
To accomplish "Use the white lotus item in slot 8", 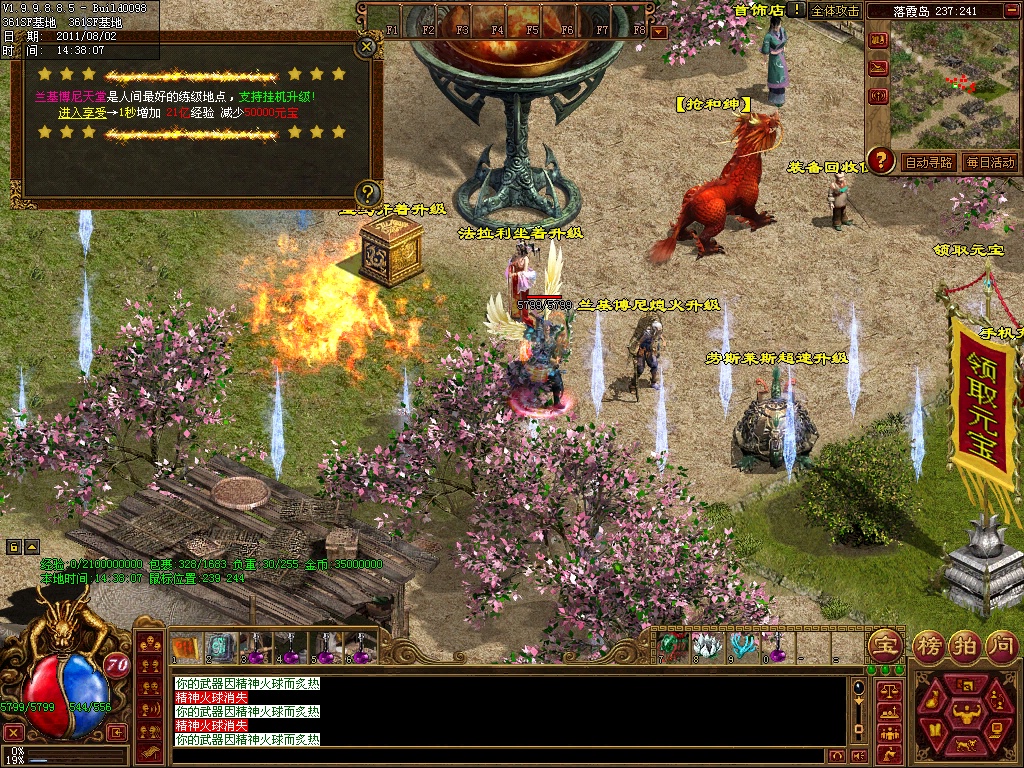I will point(706,646).
